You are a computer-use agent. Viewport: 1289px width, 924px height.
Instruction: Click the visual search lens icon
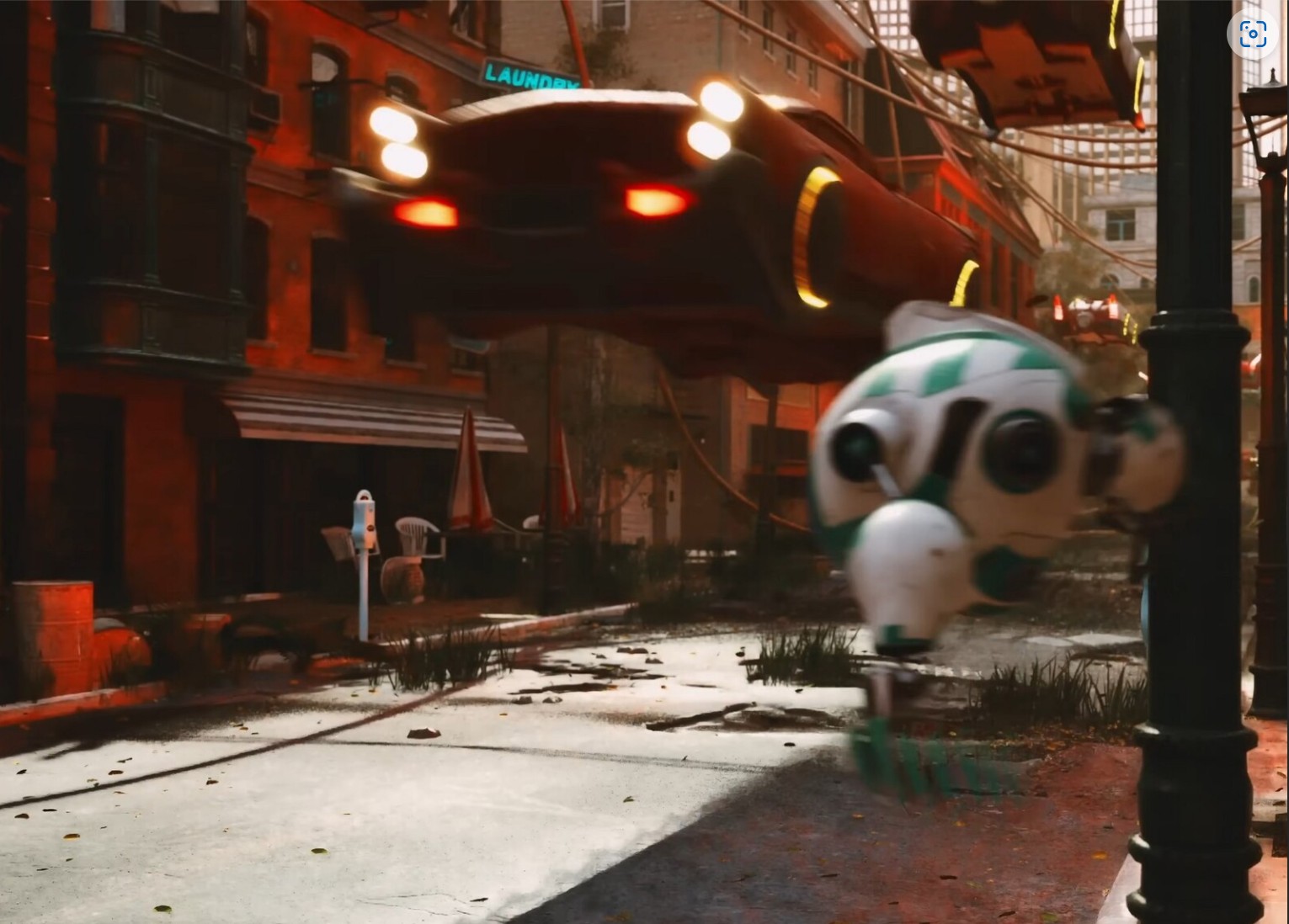point(1252,35)
